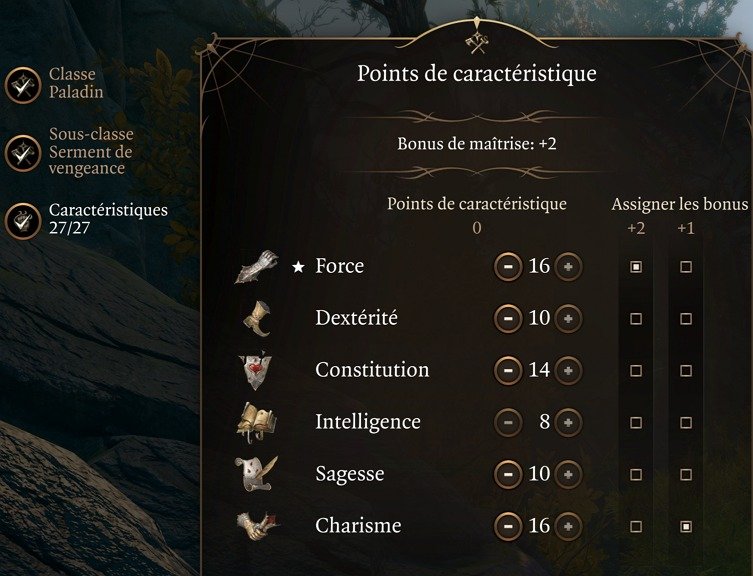Tick the +1 bonus box for Intelligence
This screenshot has height=576, width=753.
click(686, 423)
